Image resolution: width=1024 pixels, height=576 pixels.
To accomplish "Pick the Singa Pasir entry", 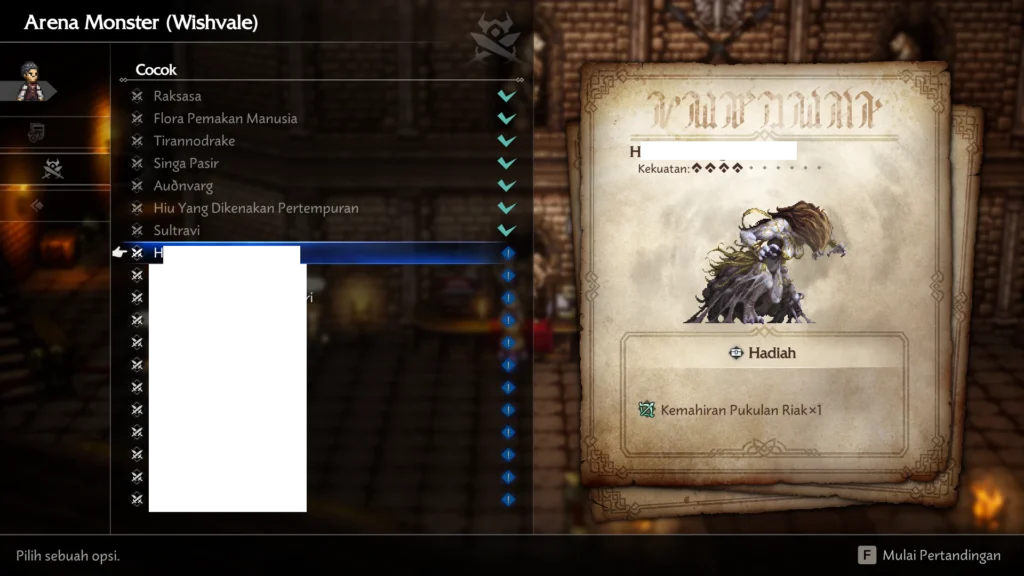I will coord(186,163).
